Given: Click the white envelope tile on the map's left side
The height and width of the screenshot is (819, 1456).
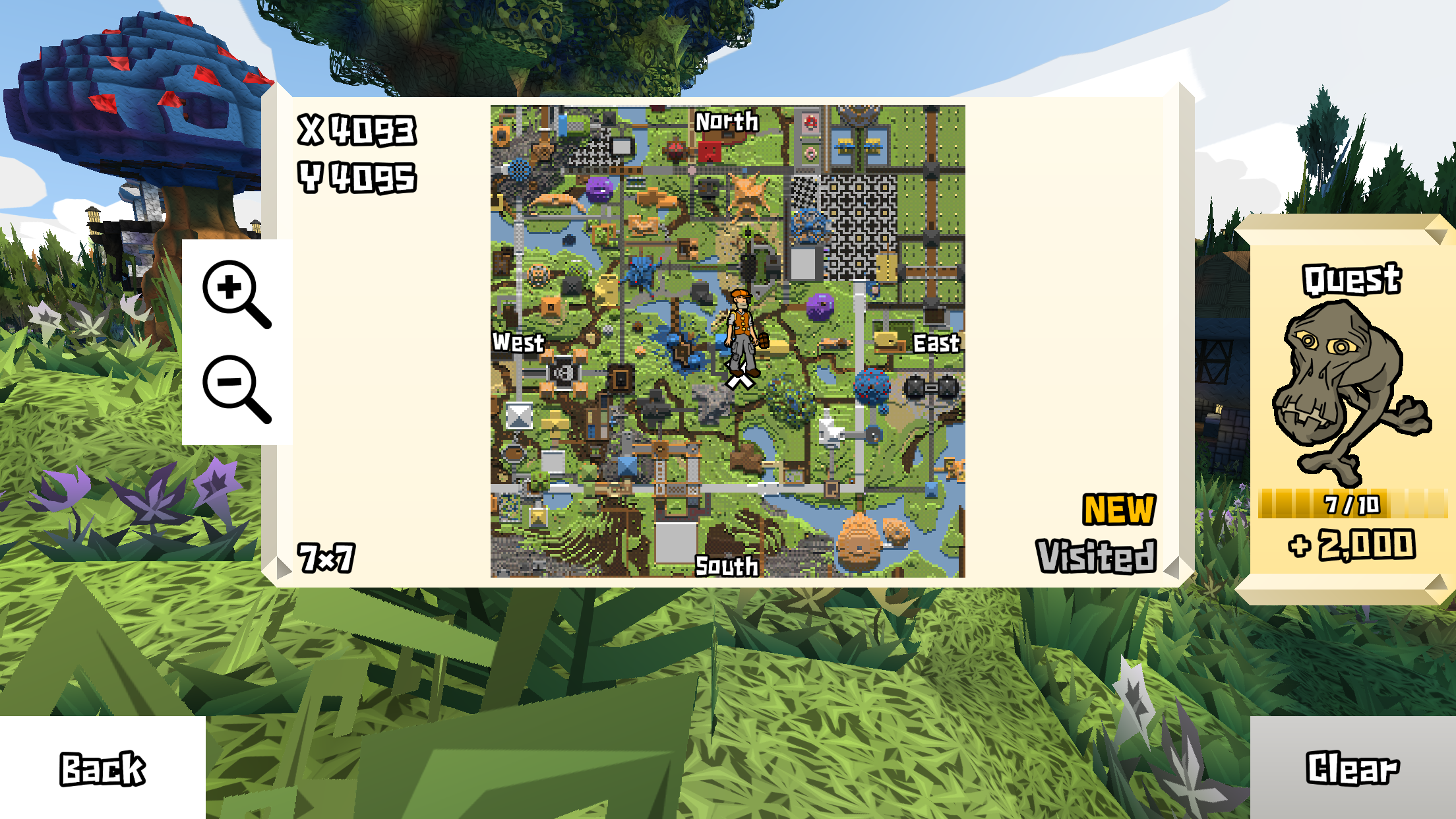Looking at the screenshot, I should (x=520, y=416).
